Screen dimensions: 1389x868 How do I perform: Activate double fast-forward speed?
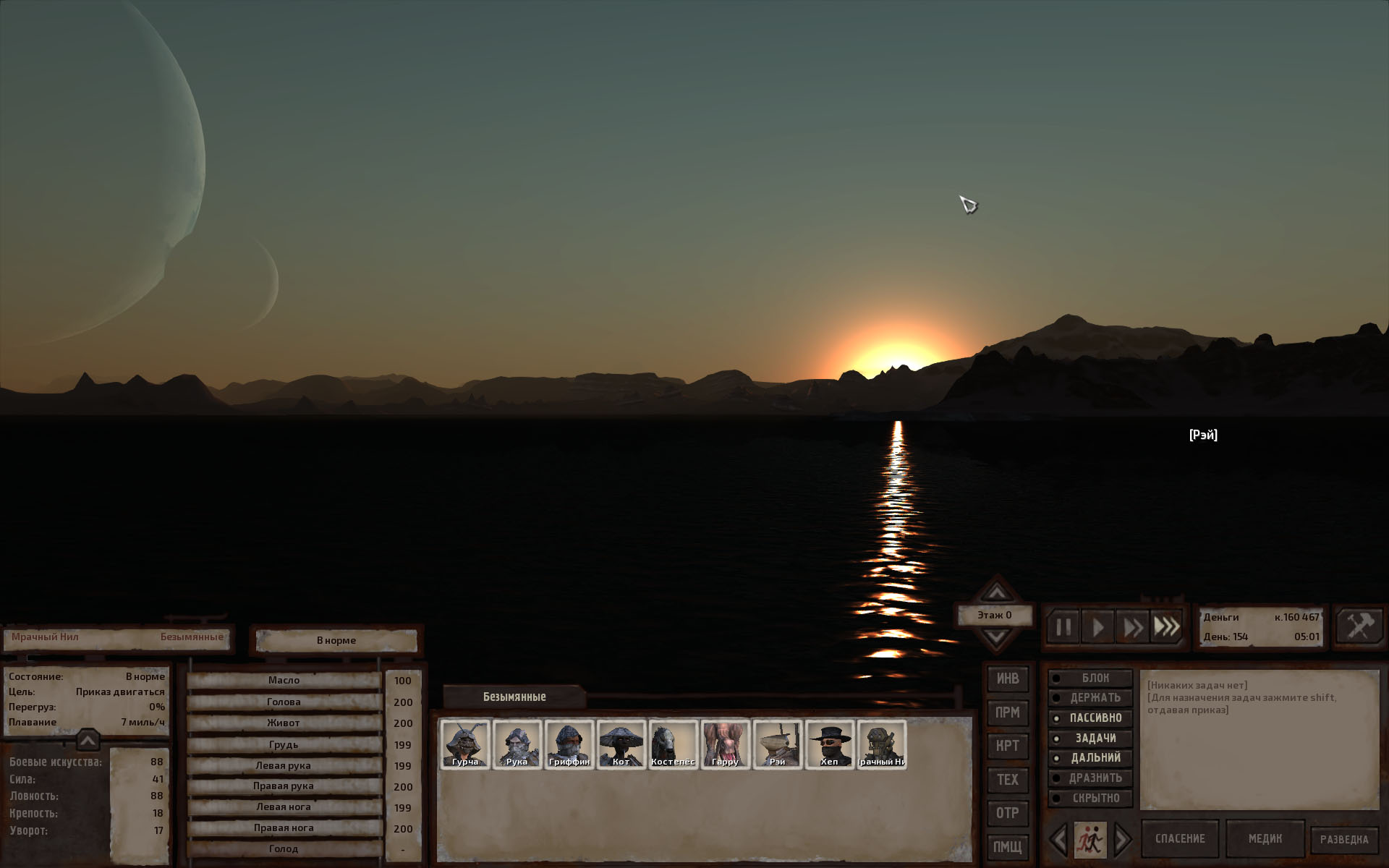click(x=1132, y=627)
